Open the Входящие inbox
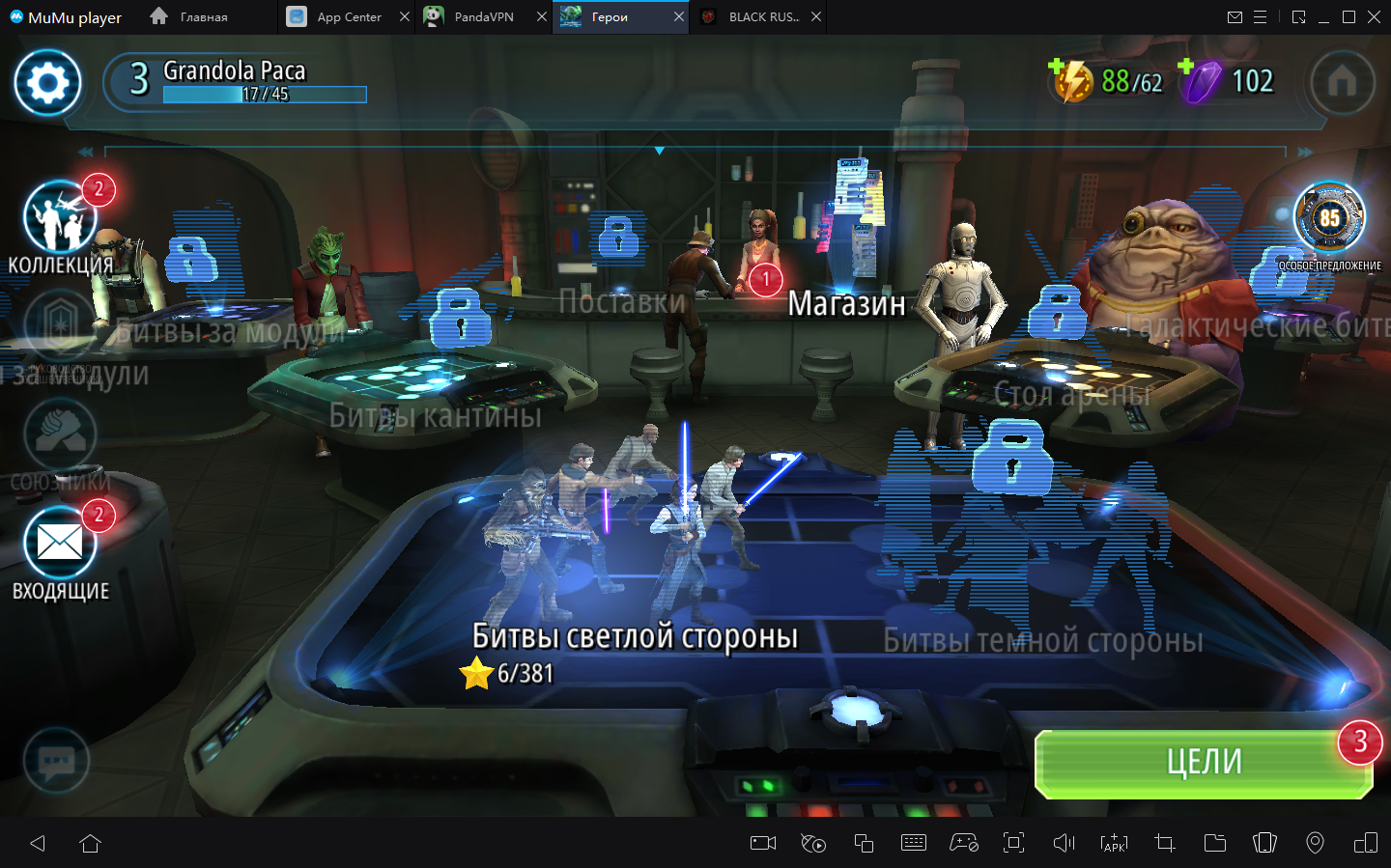Image resolution: width=1391 pixels, height=868 pixels. tap(60, 544)
